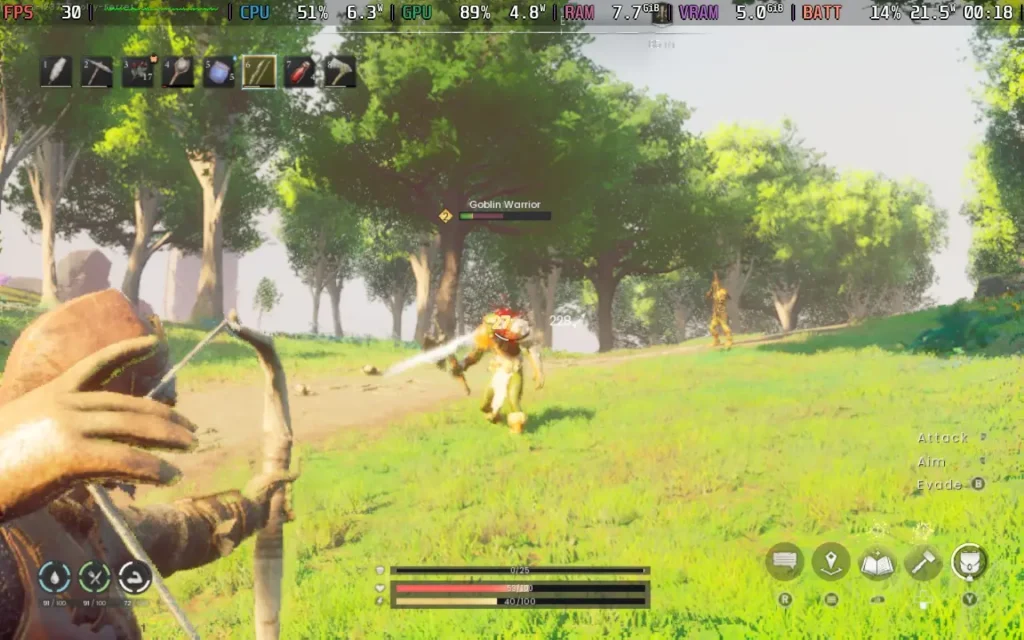Open the chat speech-bubble button

(785, 562)
